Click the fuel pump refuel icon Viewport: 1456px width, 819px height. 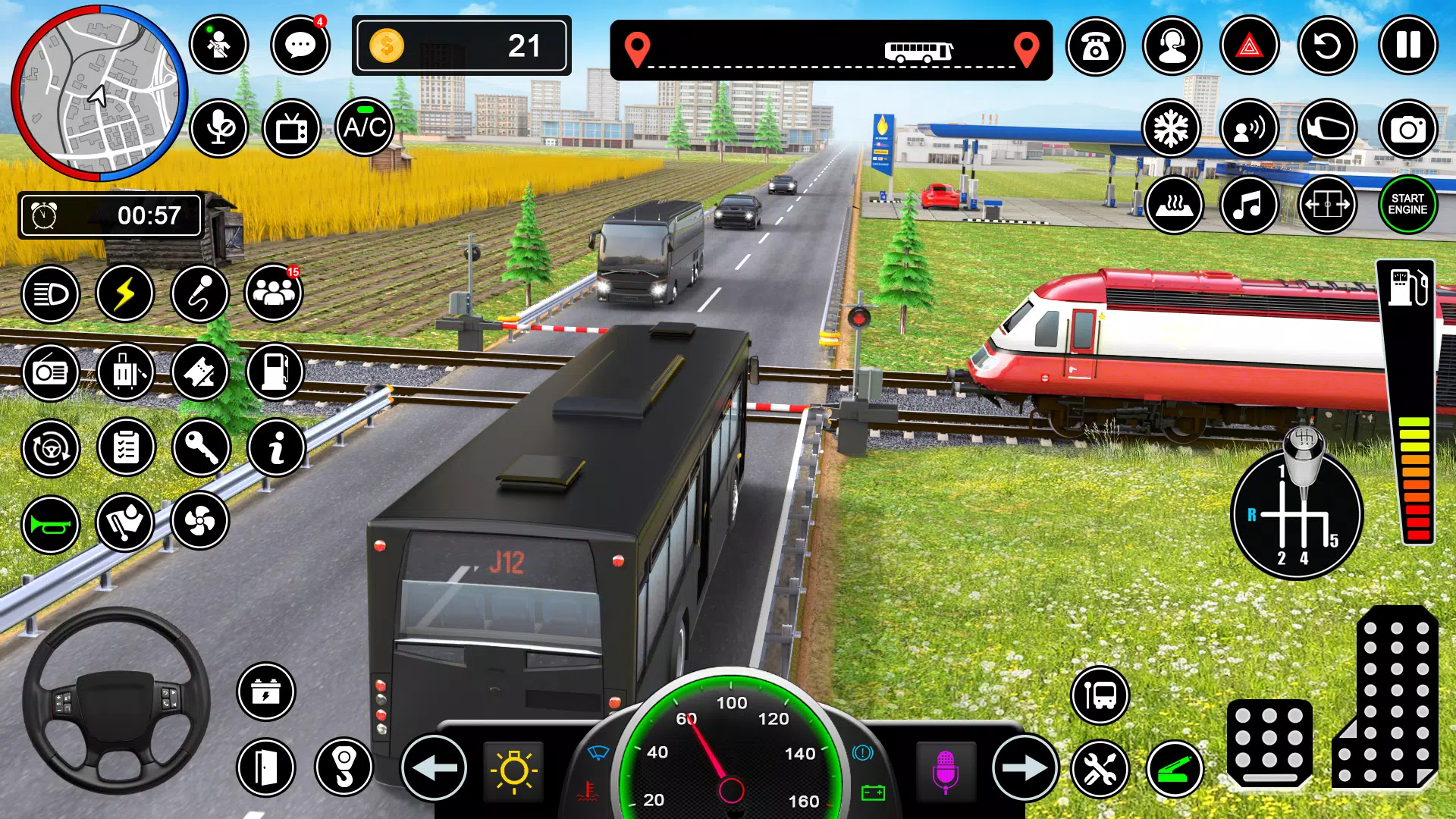[x=275, y=372]
